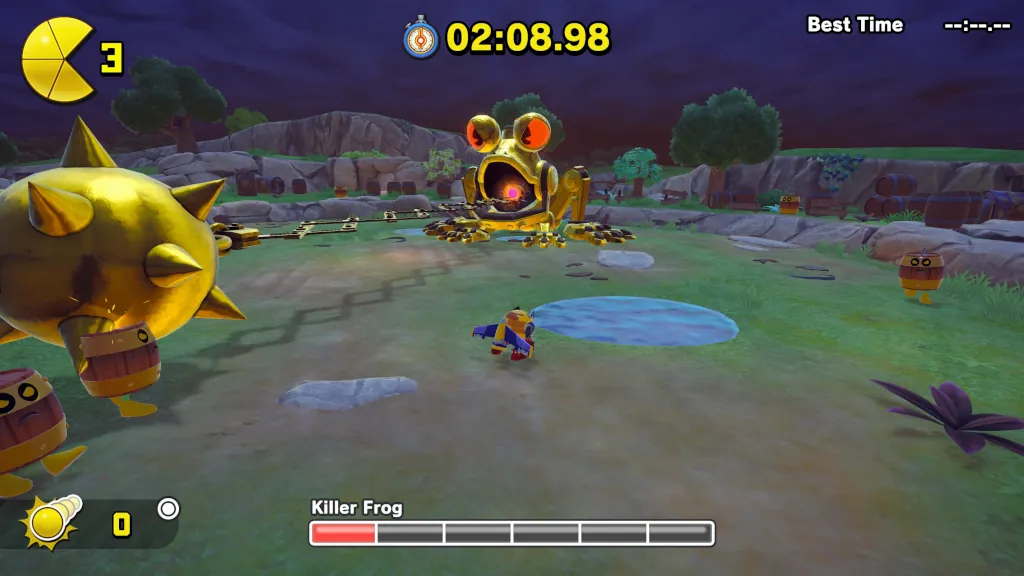Click the Pac-Man lives icon

pyautogui.click(x=57, y=60)
